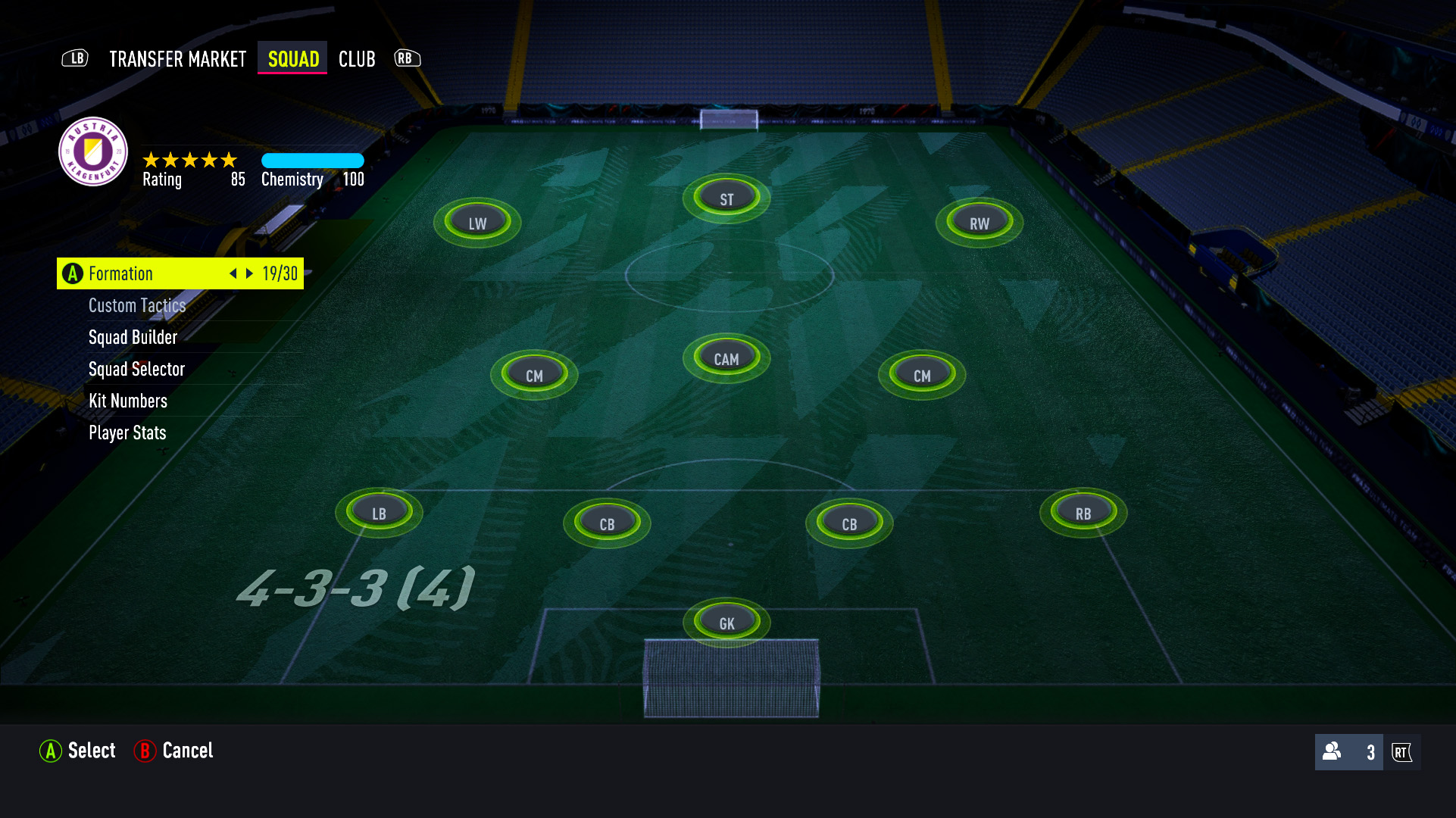Click the left arrow to change formation
1456x818 pixels.
(233, 273)
